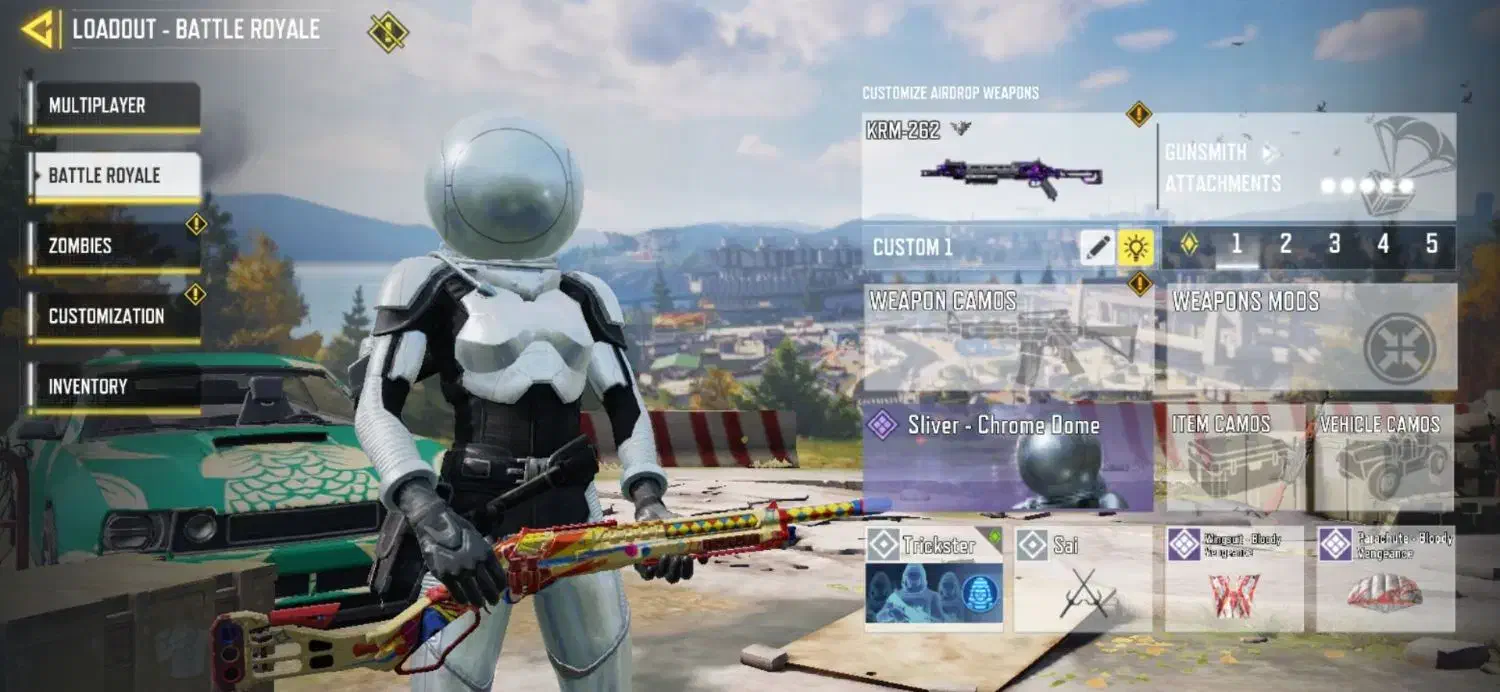Choose loadout slot number 5
1500x692 pixels.
pos(1431,245)
